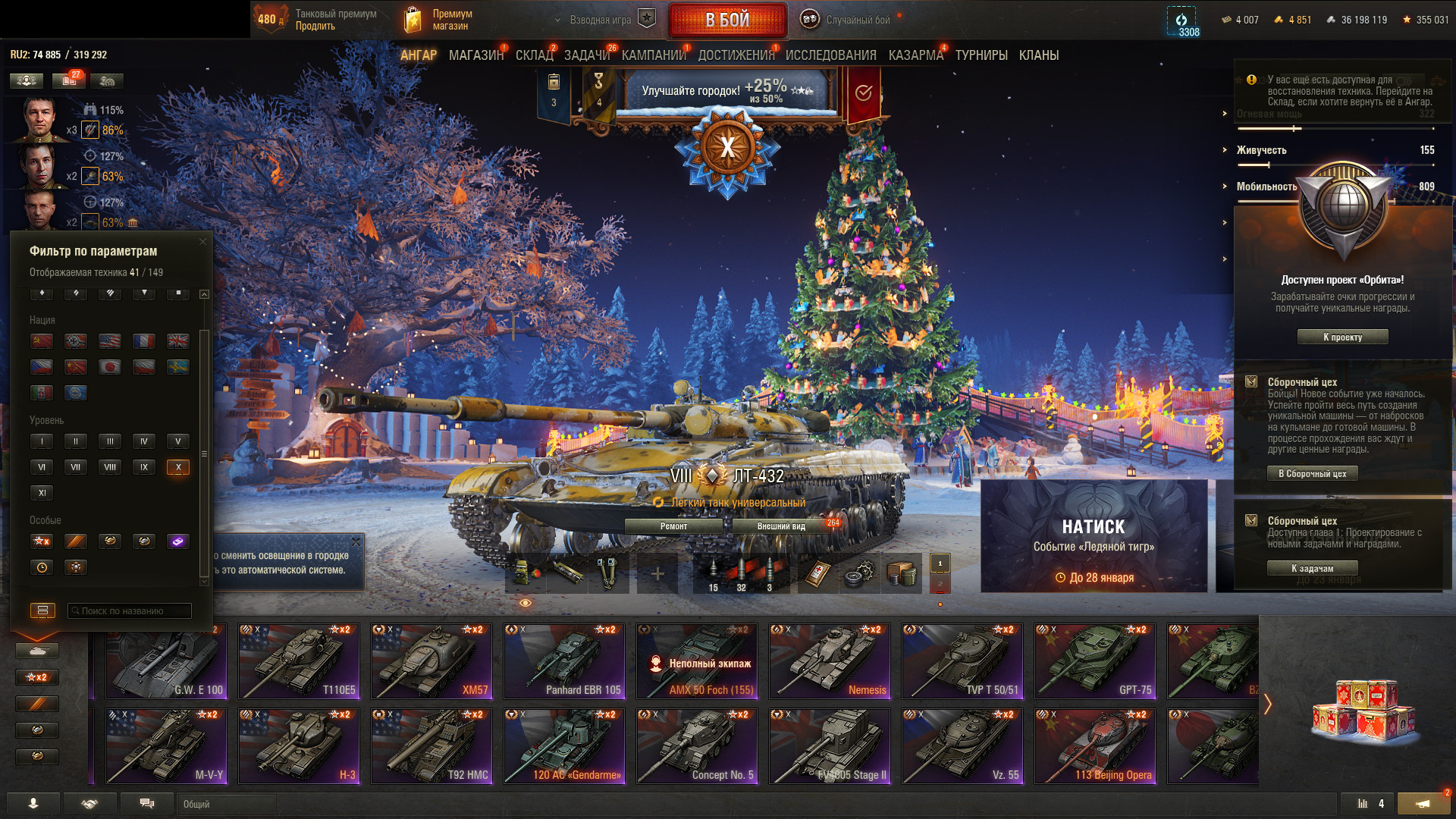Close the parameter filter panel
Viewport: 1456px width, 819px height.
tap(202, 242)
